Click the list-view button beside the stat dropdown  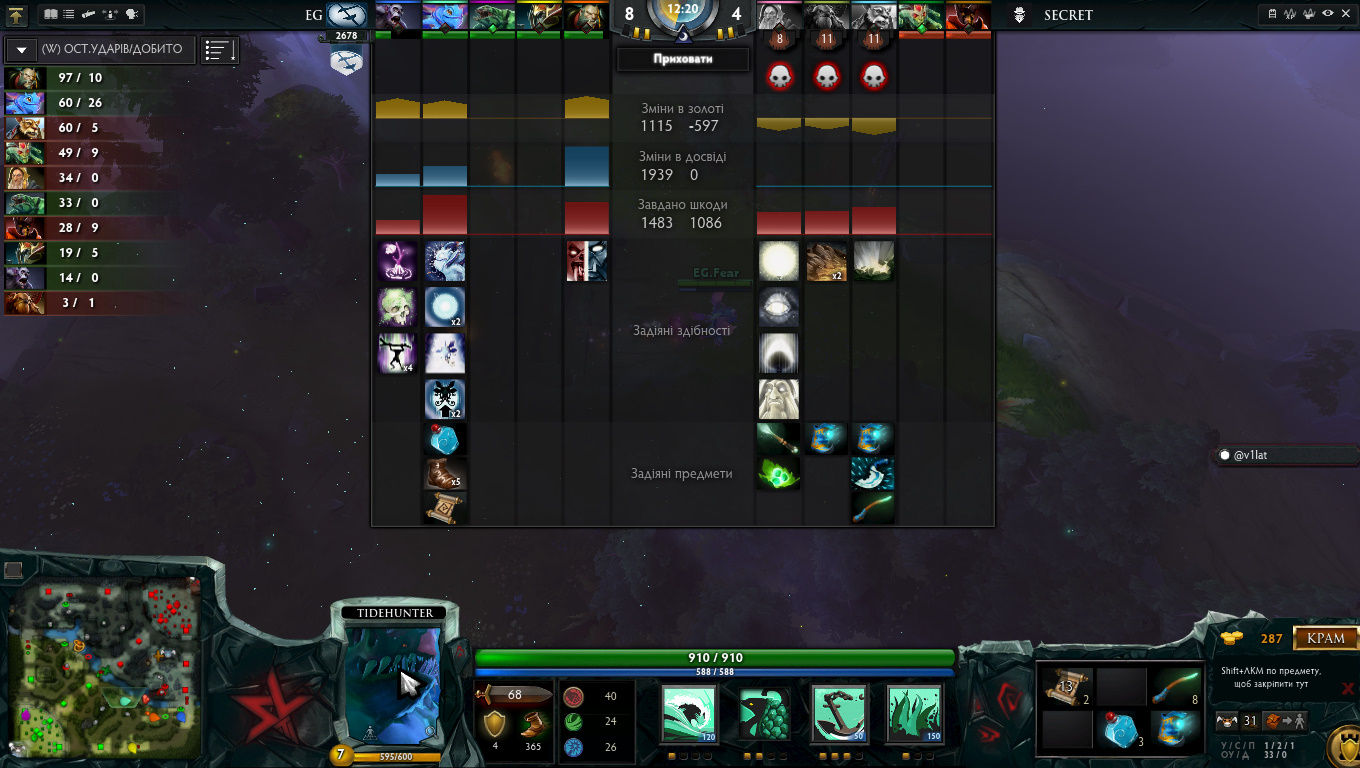point(219,50)
